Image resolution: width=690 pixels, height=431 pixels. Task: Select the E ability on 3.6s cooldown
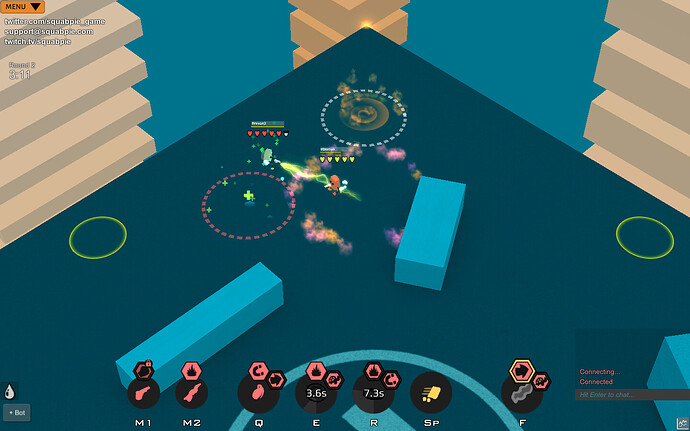click(316, 392)
